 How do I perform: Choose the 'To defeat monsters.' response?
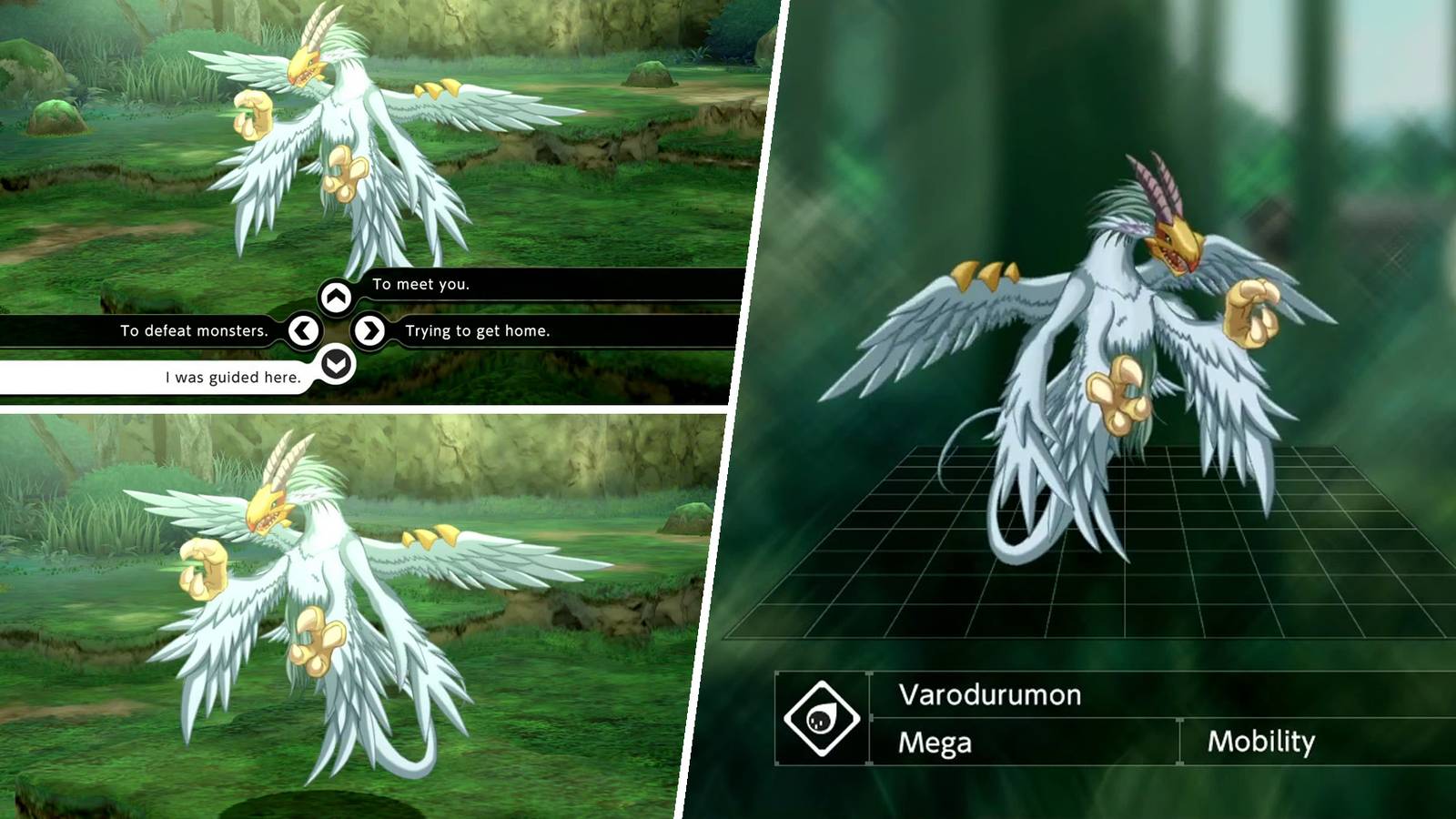(x=193, y=330)
